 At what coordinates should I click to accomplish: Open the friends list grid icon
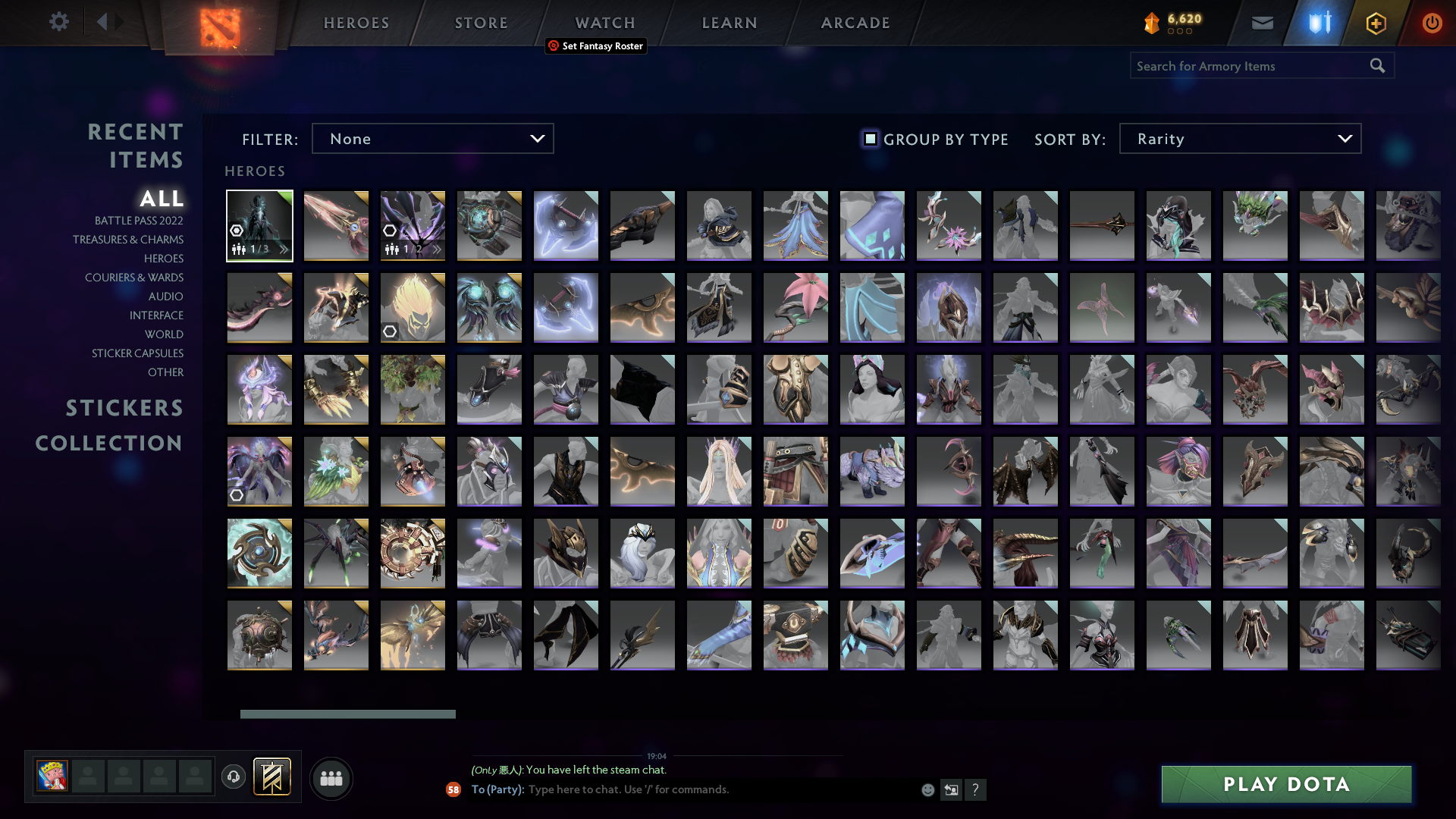pos(331,778)
